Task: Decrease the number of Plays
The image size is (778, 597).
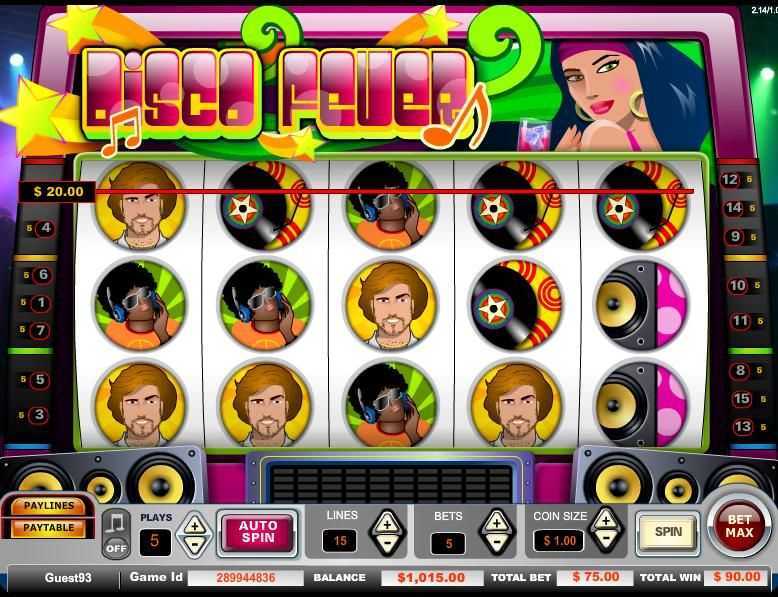Action: (193, 545)
